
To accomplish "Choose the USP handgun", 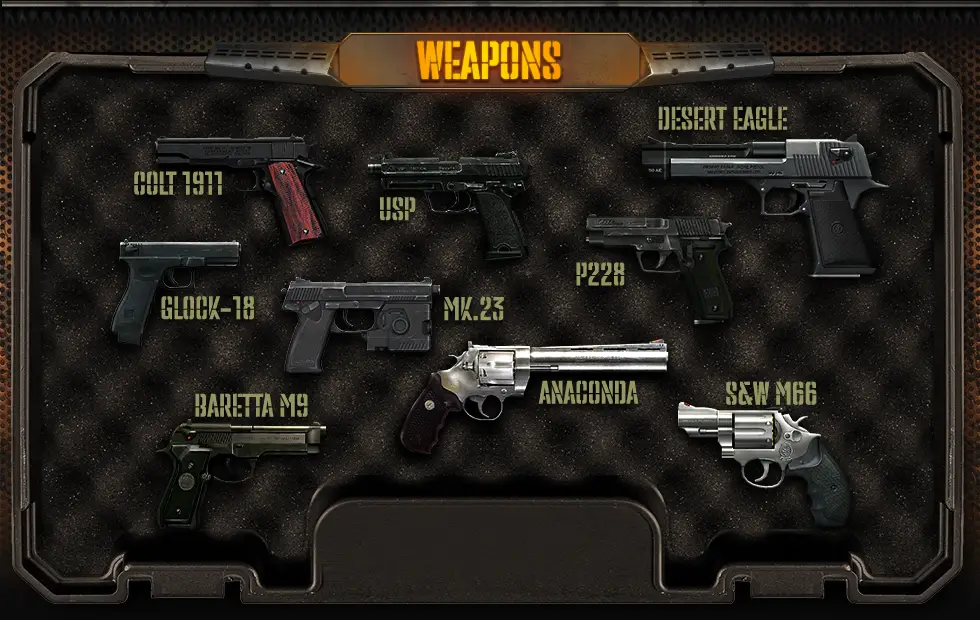I will (455, 195).
